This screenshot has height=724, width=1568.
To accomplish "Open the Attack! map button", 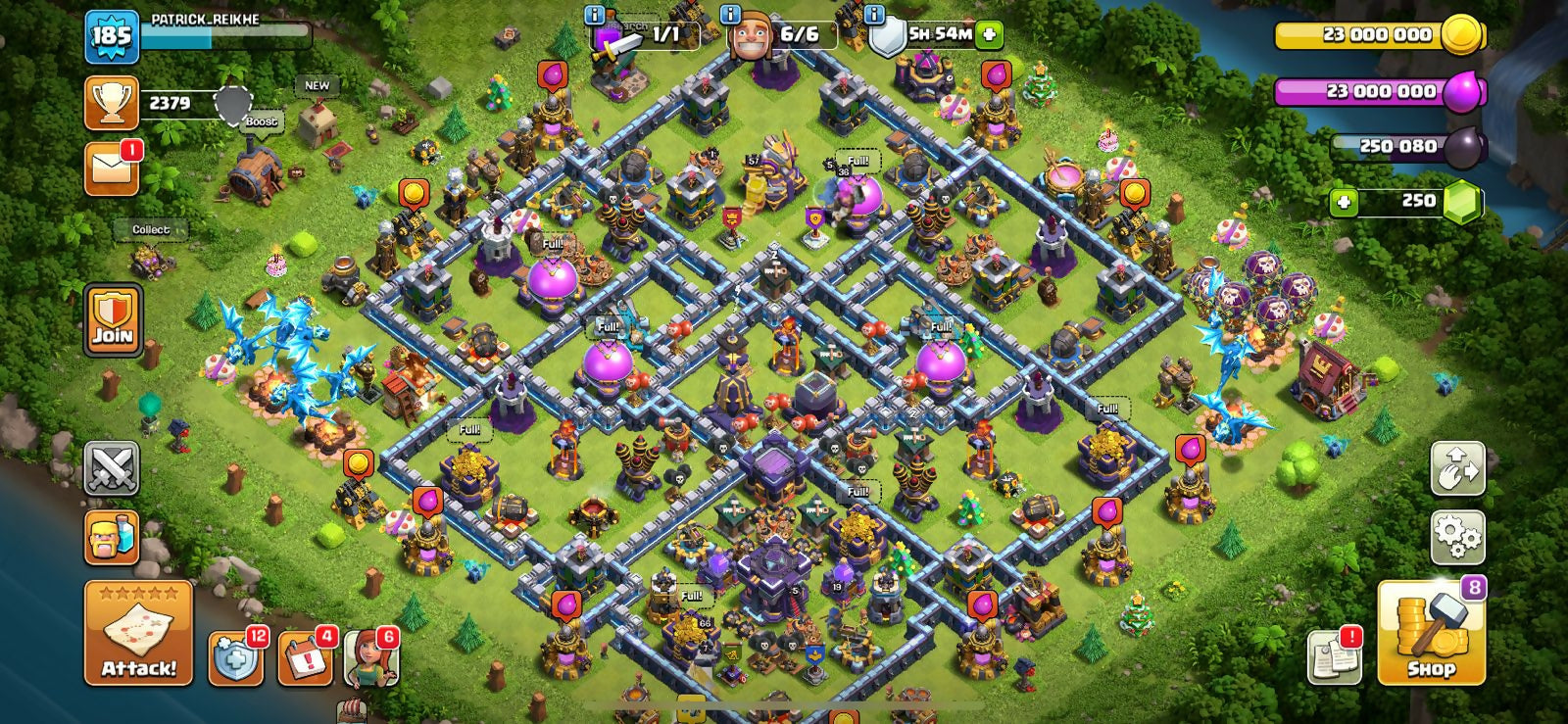I will click(x=138, y=633).
